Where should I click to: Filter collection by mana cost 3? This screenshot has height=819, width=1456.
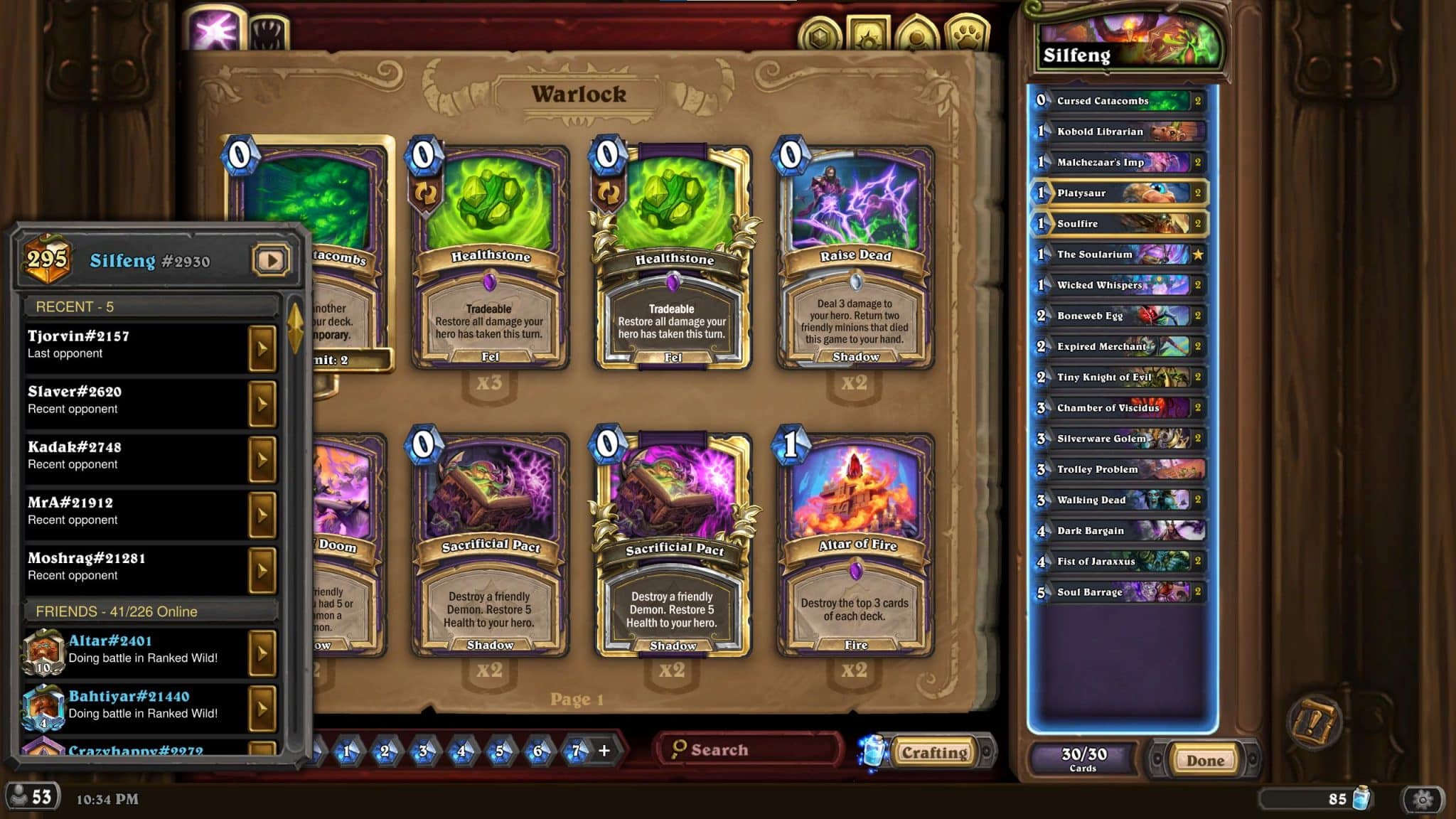tap(424, 751)
